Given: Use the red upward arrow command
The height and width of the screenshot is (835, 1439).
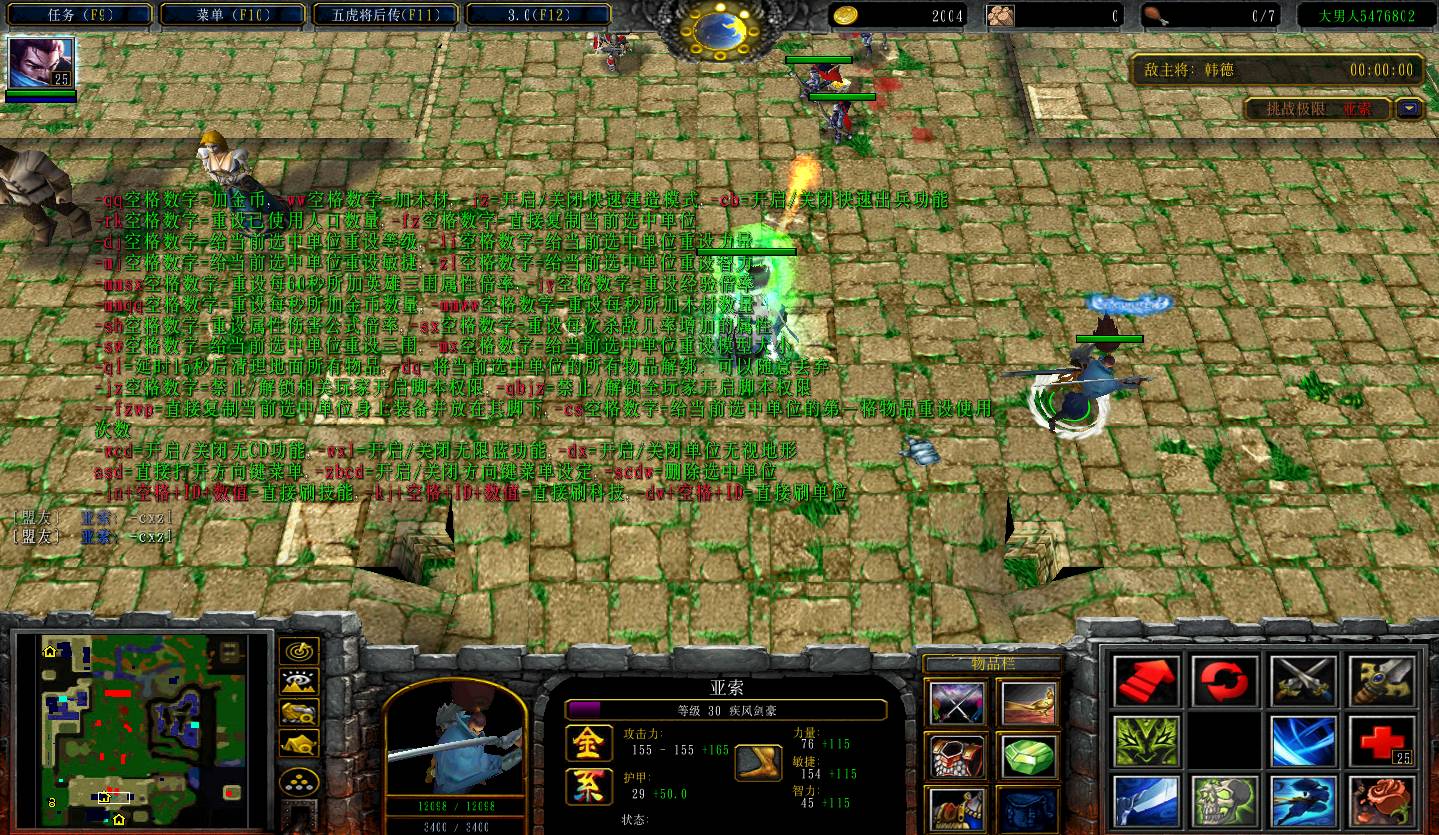Looking at the screenshot, I should tap(1146, 682).
